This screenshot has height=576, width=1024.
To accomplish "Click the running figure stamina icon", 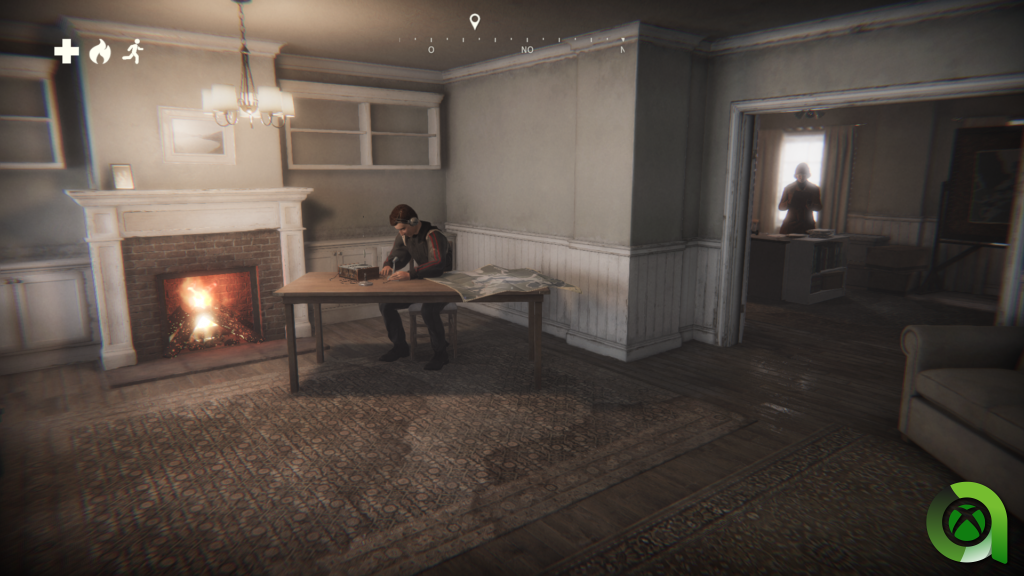I will tap(132, 52).
